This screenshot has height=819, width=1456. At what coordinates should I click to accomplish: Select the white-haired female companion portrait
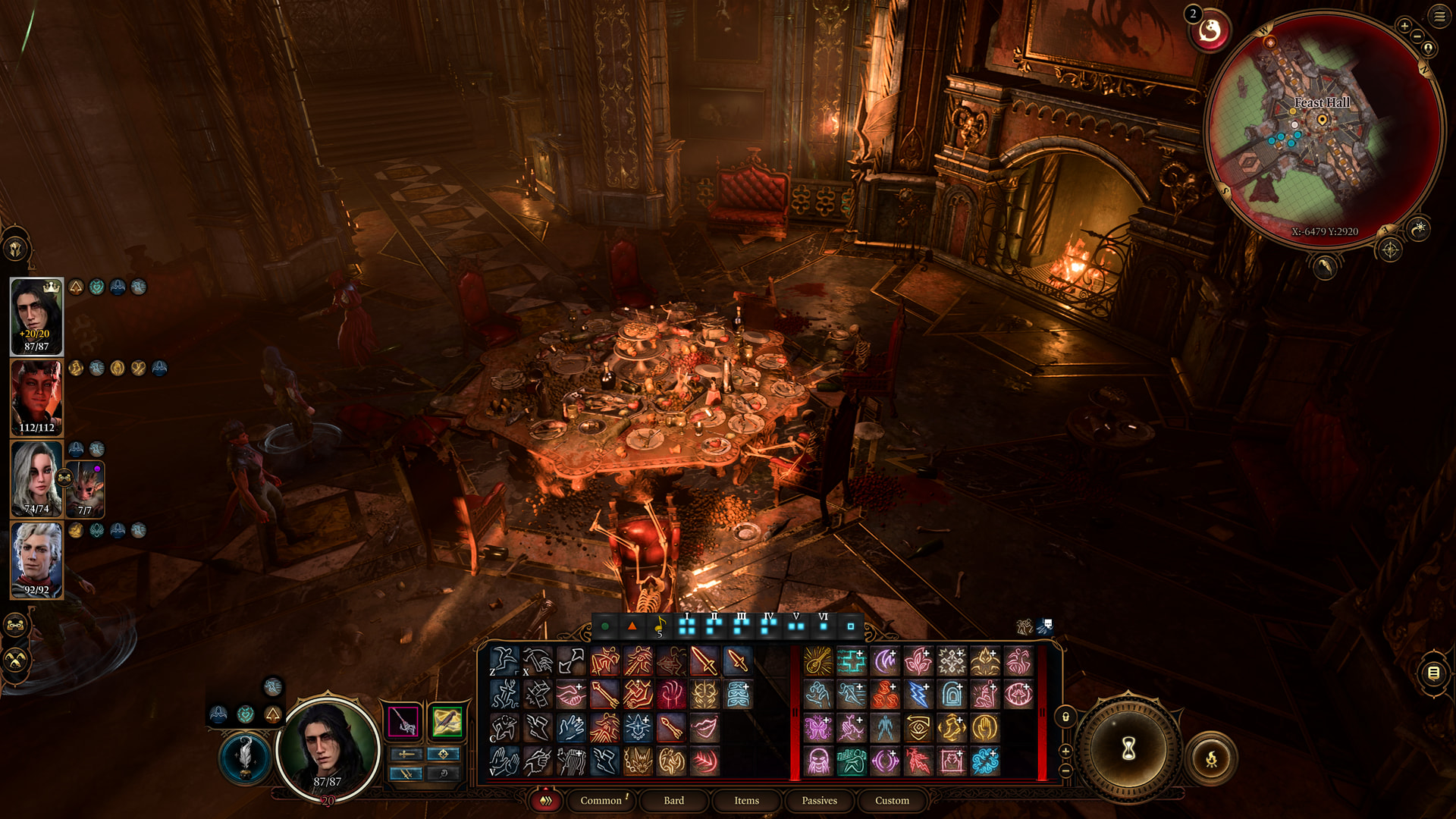pos(36,479)
